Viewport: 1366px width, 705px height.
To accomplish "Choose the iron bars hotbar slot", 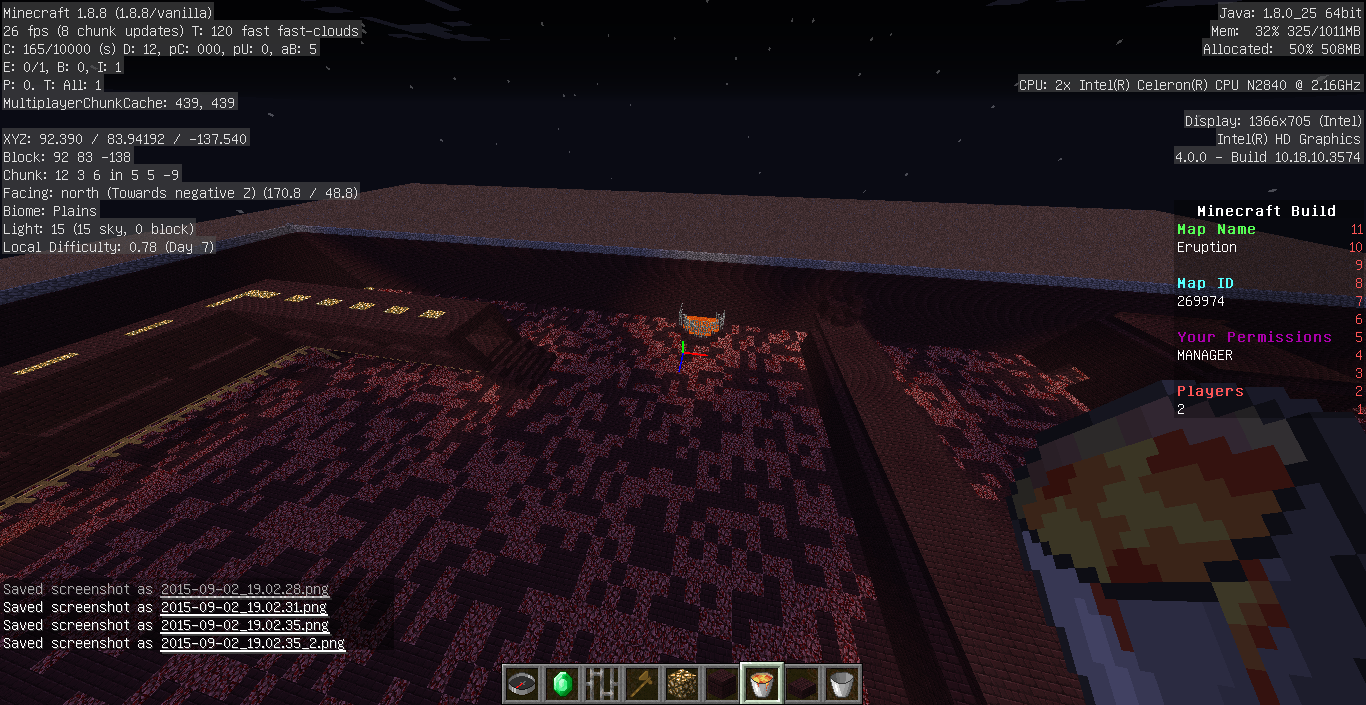I will [x=602, y=685].
